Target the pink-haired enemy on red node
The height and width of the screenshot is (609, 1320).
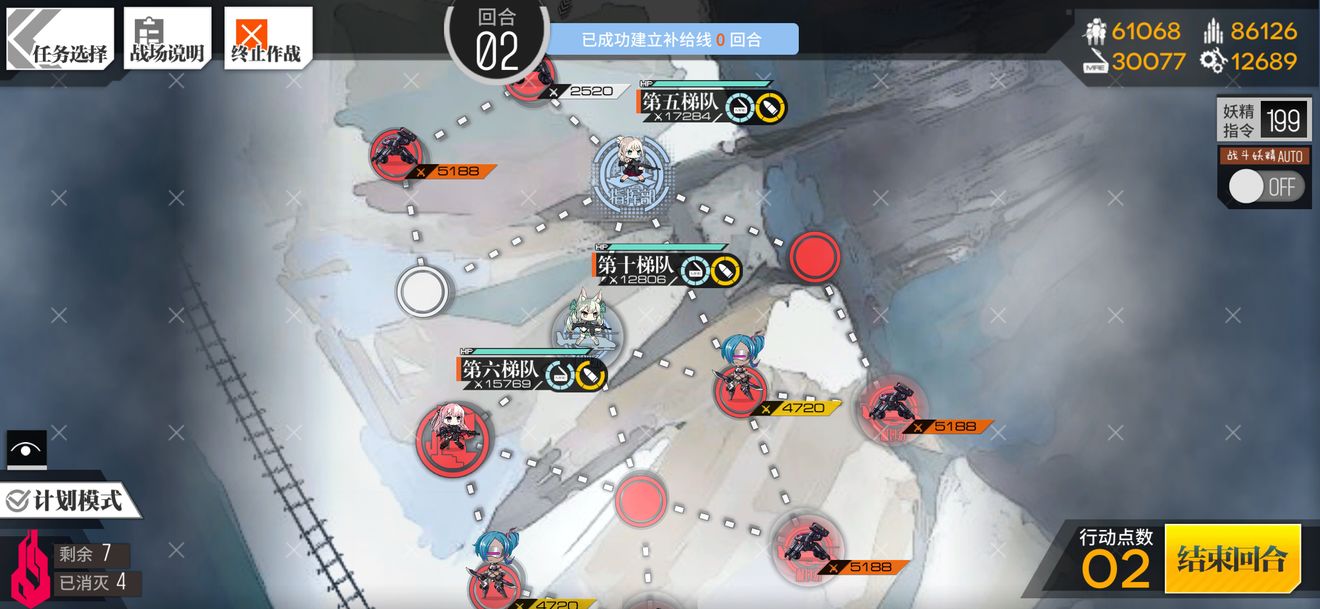pyautogui.click(x=453, y=436)
